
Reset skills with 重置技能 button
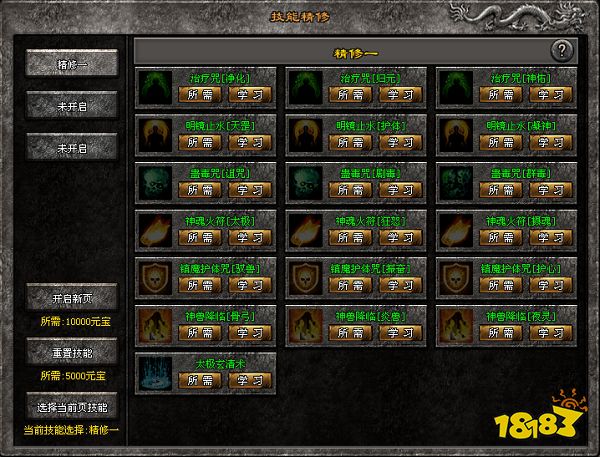pos(72,353)
